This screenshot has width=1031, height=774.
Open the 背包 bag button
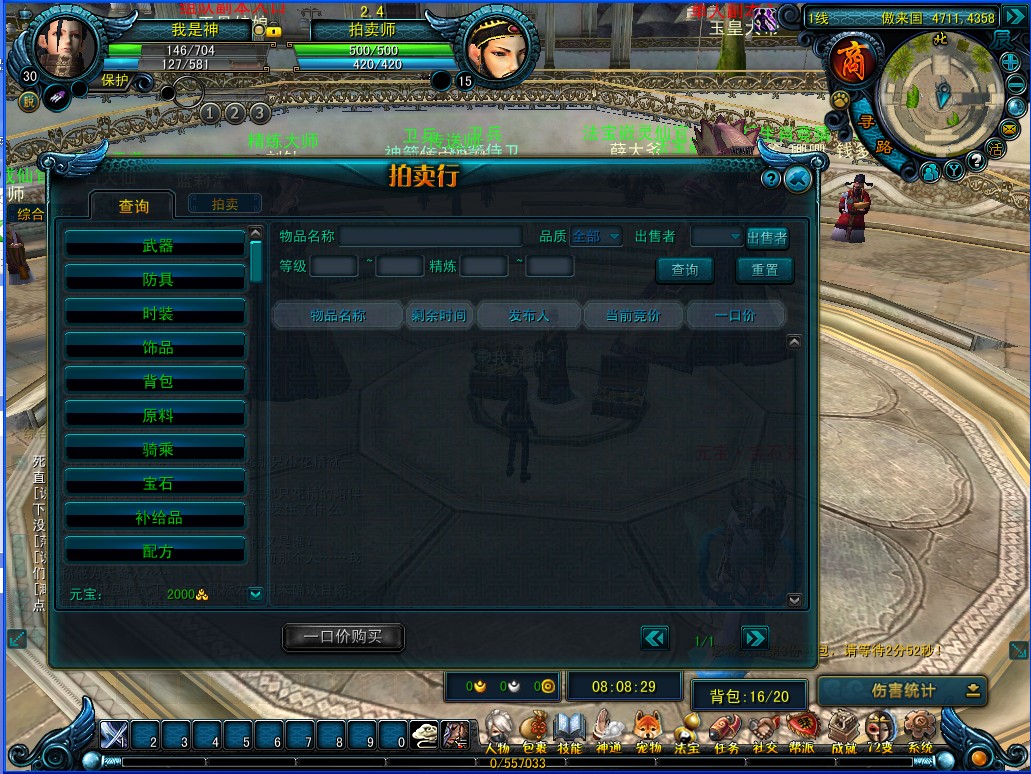pos(749,696)
